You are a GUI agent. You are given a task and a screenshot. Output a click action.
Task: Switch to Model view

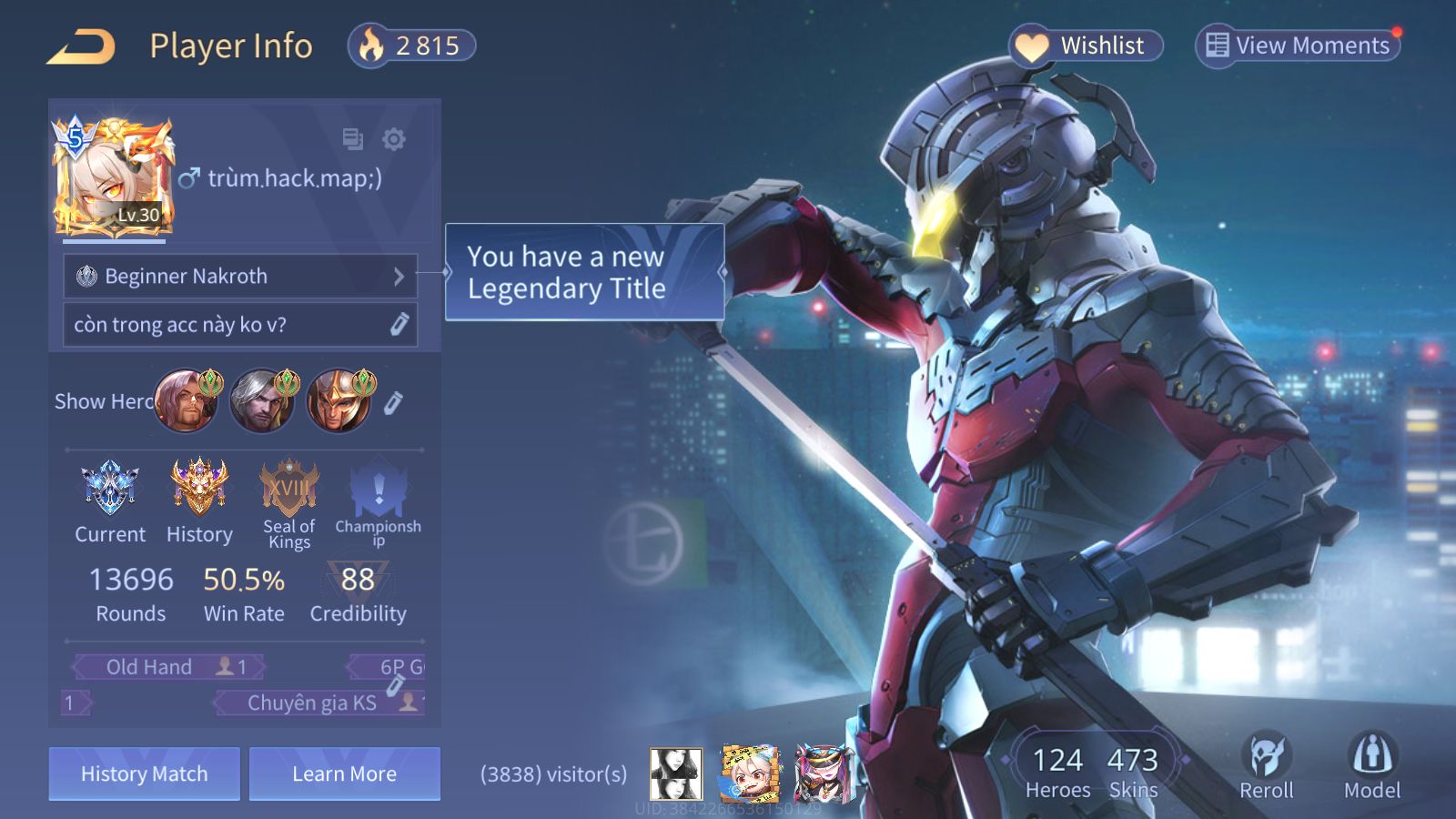1372,765
